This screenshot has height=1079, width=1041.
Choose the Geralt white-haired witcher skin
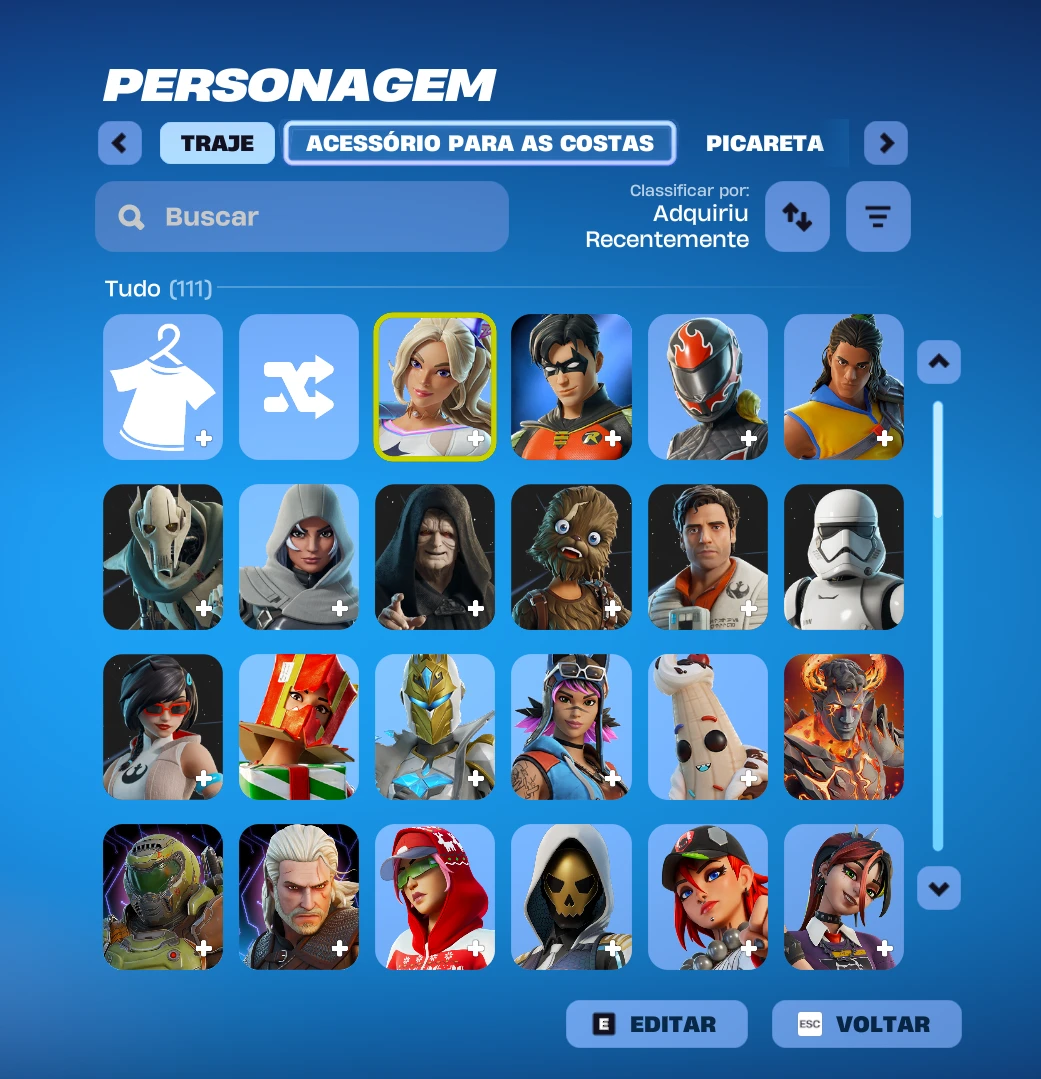[299, 897]
